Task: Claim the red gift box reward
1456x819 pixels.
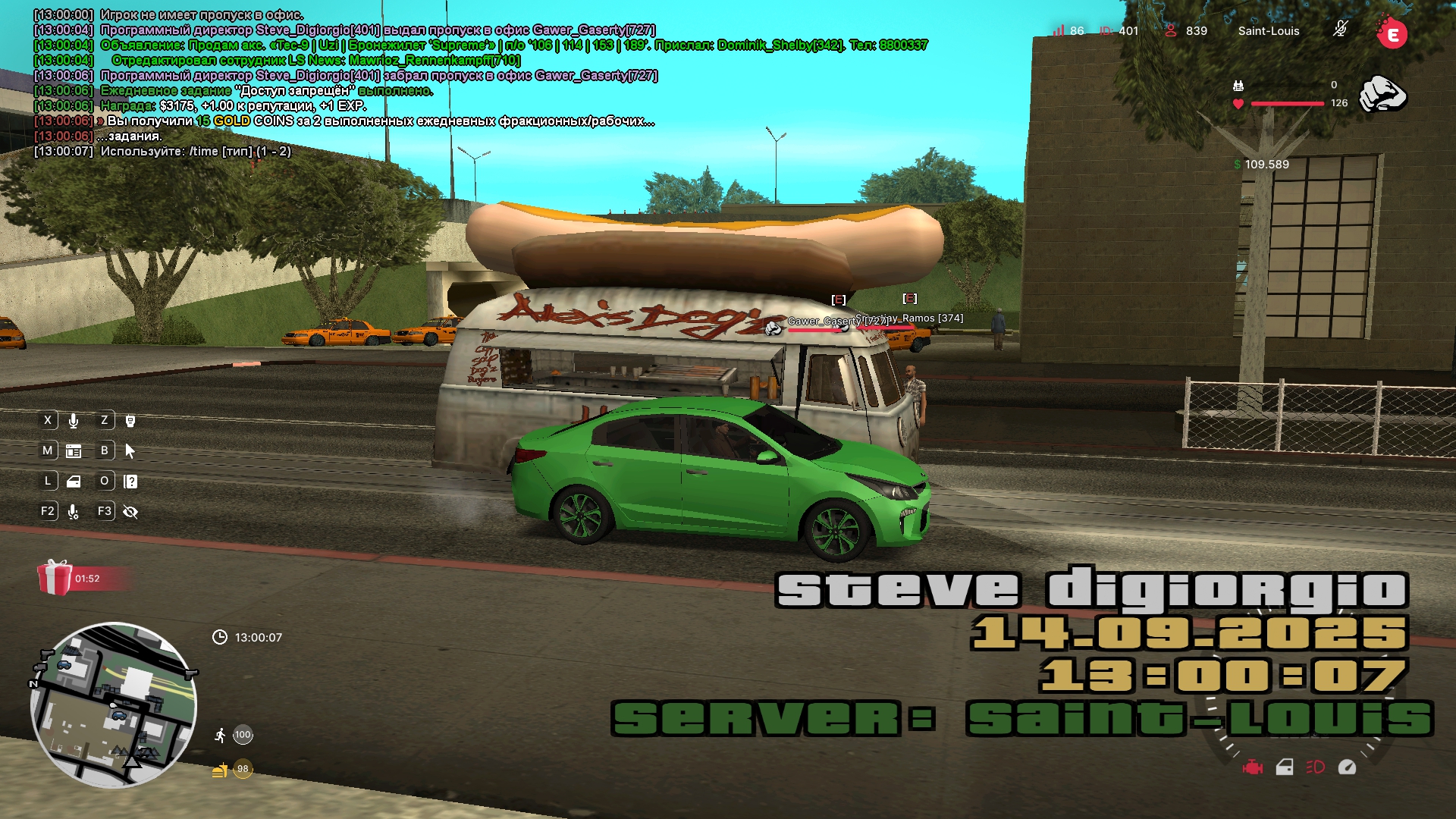Action: point(55,578)
